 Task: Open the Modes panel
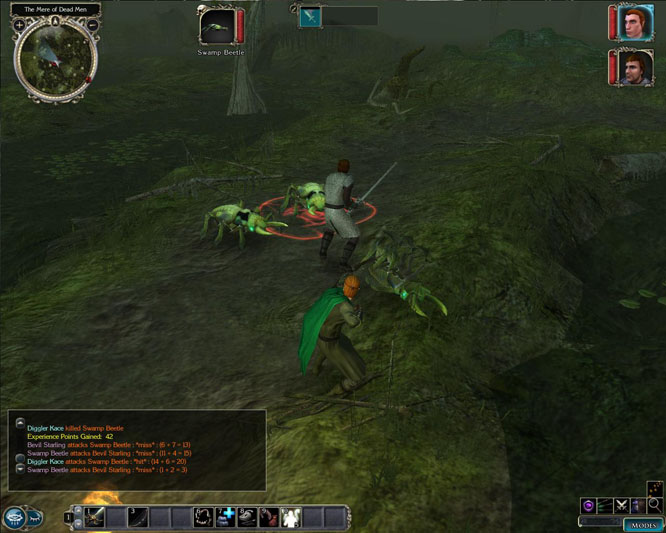tap(642, 525)
